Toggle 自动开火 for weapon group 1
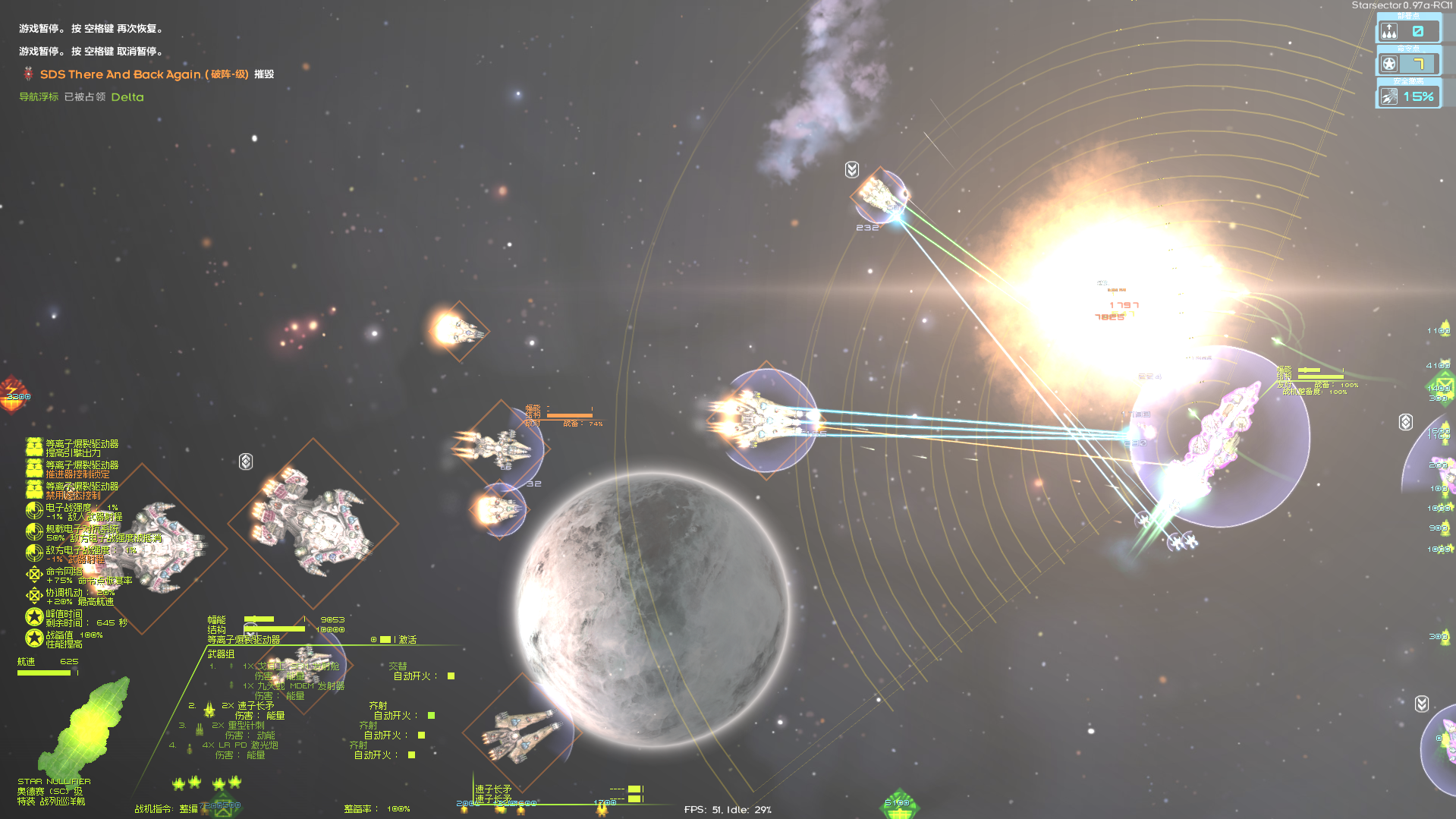The image size is (1456, 819). point(451,676)
